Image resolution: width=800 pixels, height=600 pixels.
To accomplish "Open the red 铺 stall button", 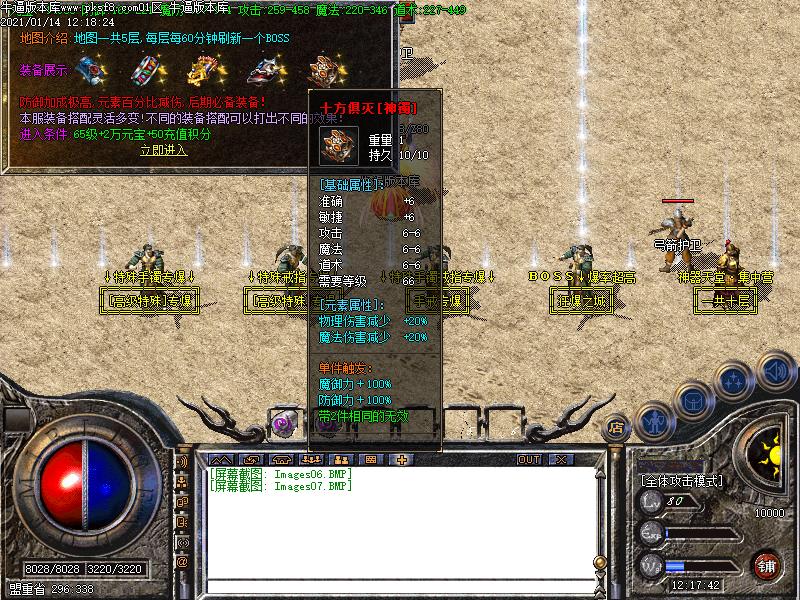I will tap(766, 566).
